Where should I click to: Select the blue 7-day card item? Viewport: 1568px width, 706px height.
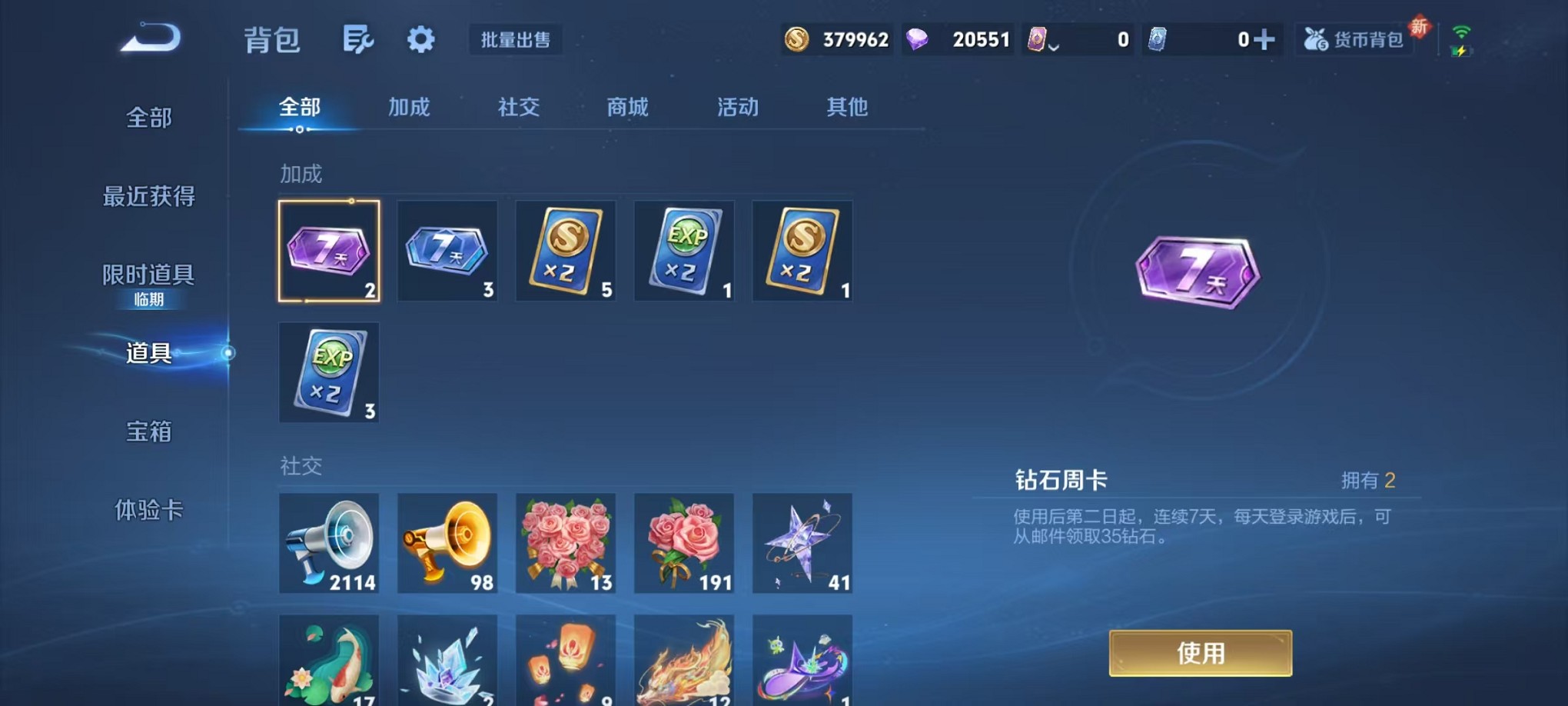tap(447, 251)
